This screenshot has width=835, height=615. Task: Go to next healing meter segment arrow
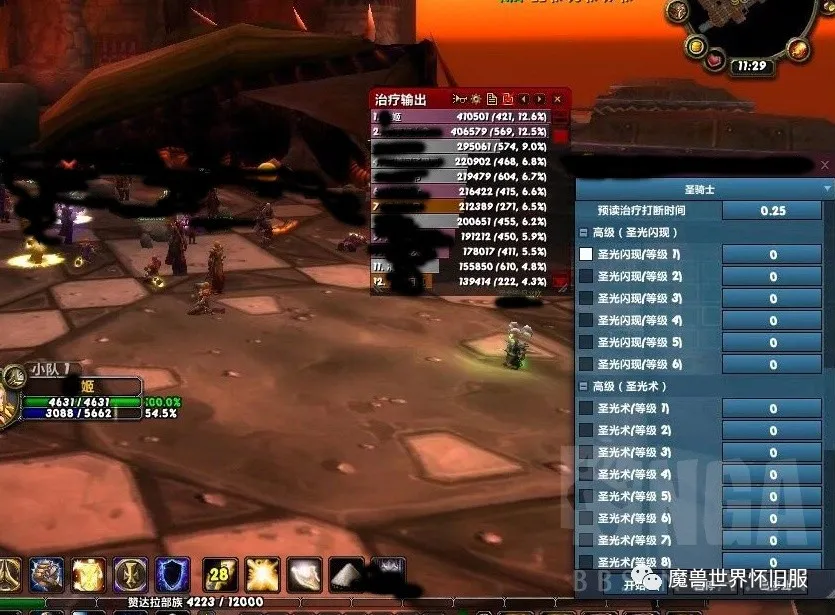540,99
